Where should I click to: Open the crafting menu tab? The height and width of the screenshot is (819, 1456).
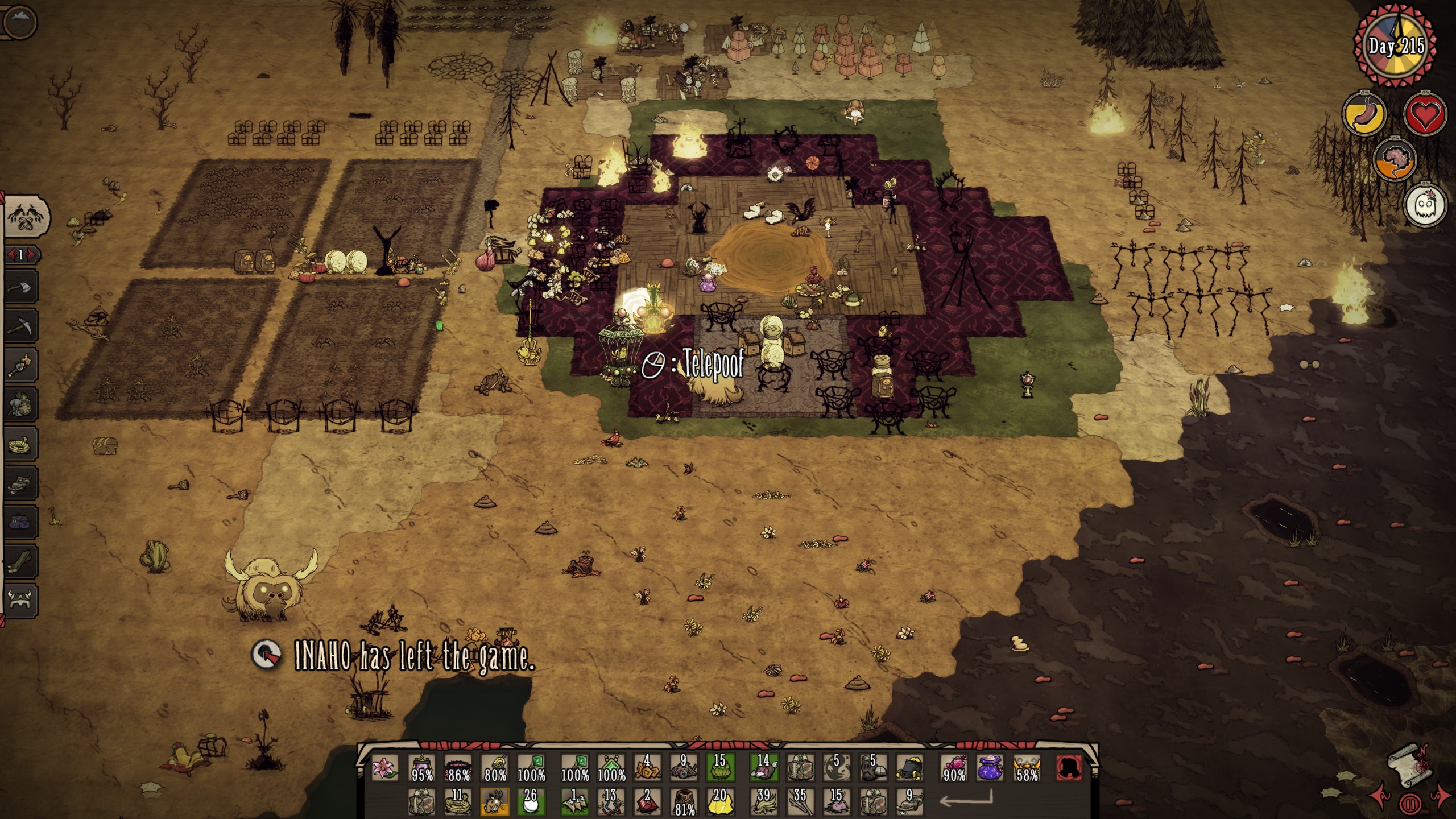[26, 217]
